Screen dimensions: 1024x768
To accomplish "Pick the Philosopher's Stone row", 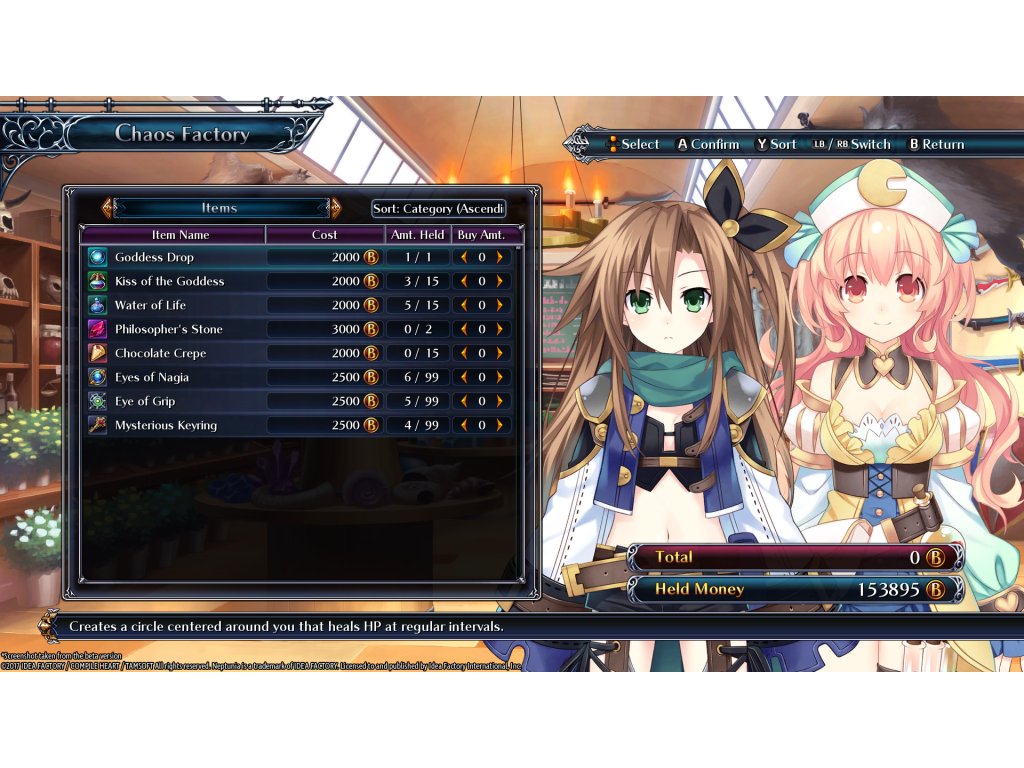I will point(168,329).
